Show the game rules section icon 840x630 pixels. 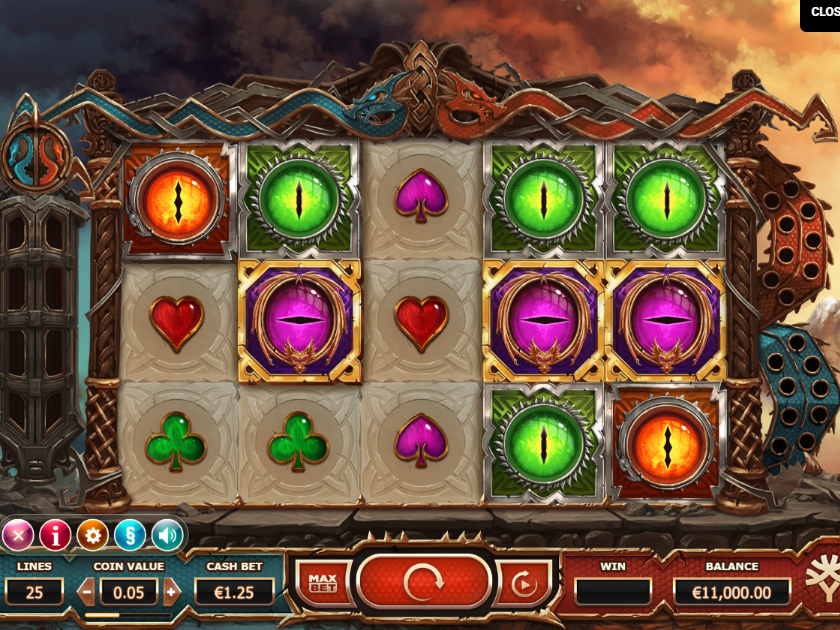[129, 536]
